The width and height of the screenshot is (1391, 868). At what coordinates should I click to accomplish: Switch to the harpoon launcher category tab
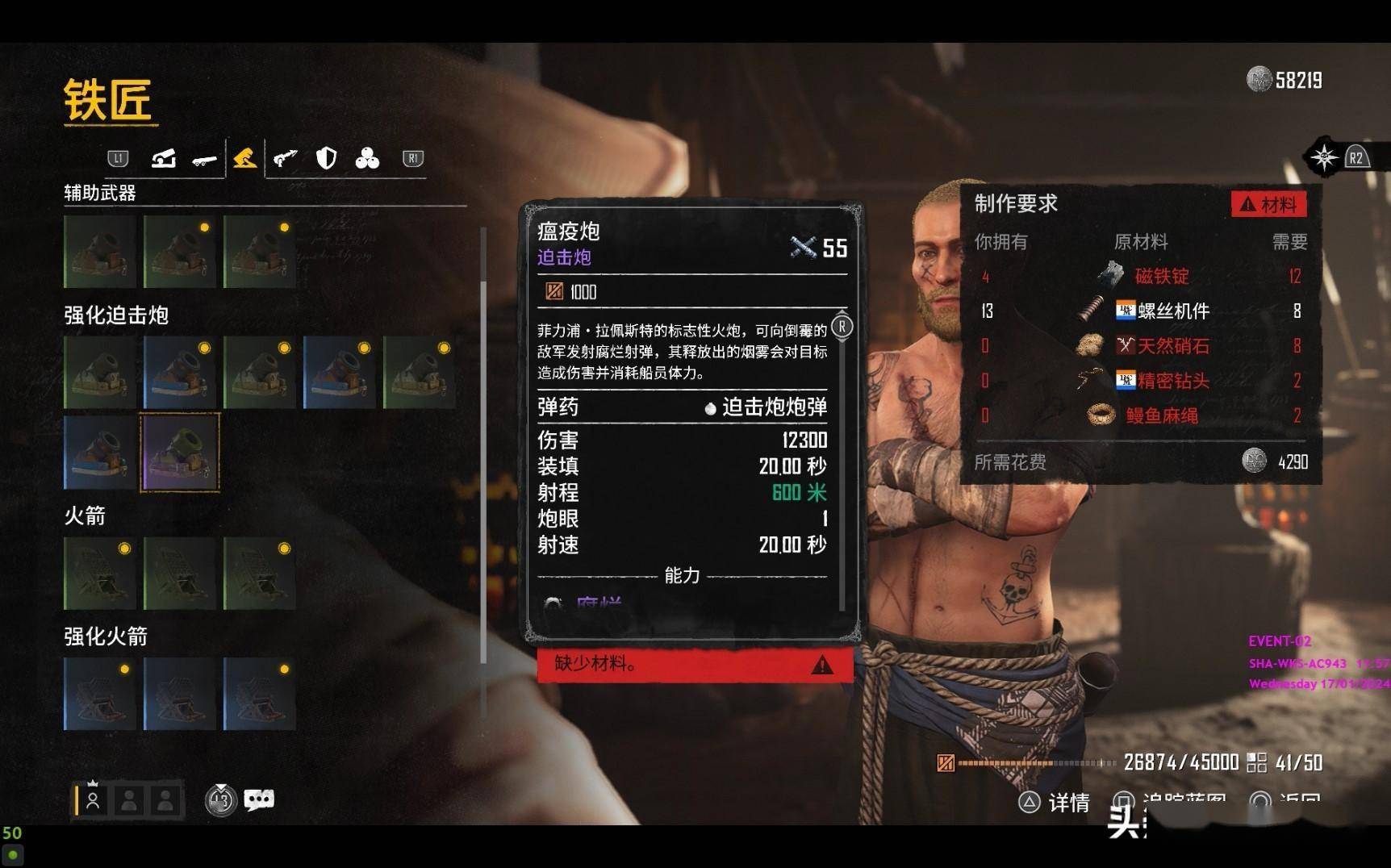coord(285,158)
